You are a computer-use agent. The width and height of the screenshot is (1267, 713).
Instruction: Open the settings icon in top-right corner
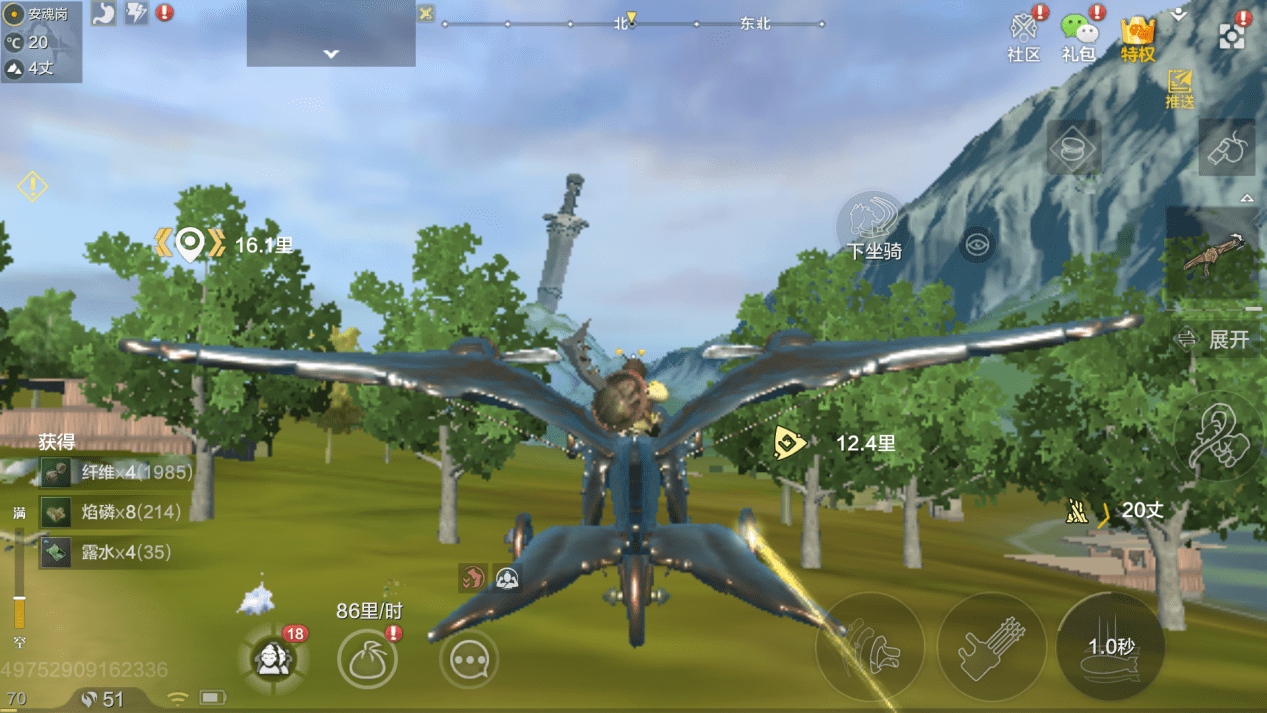tap(1232, 37)
